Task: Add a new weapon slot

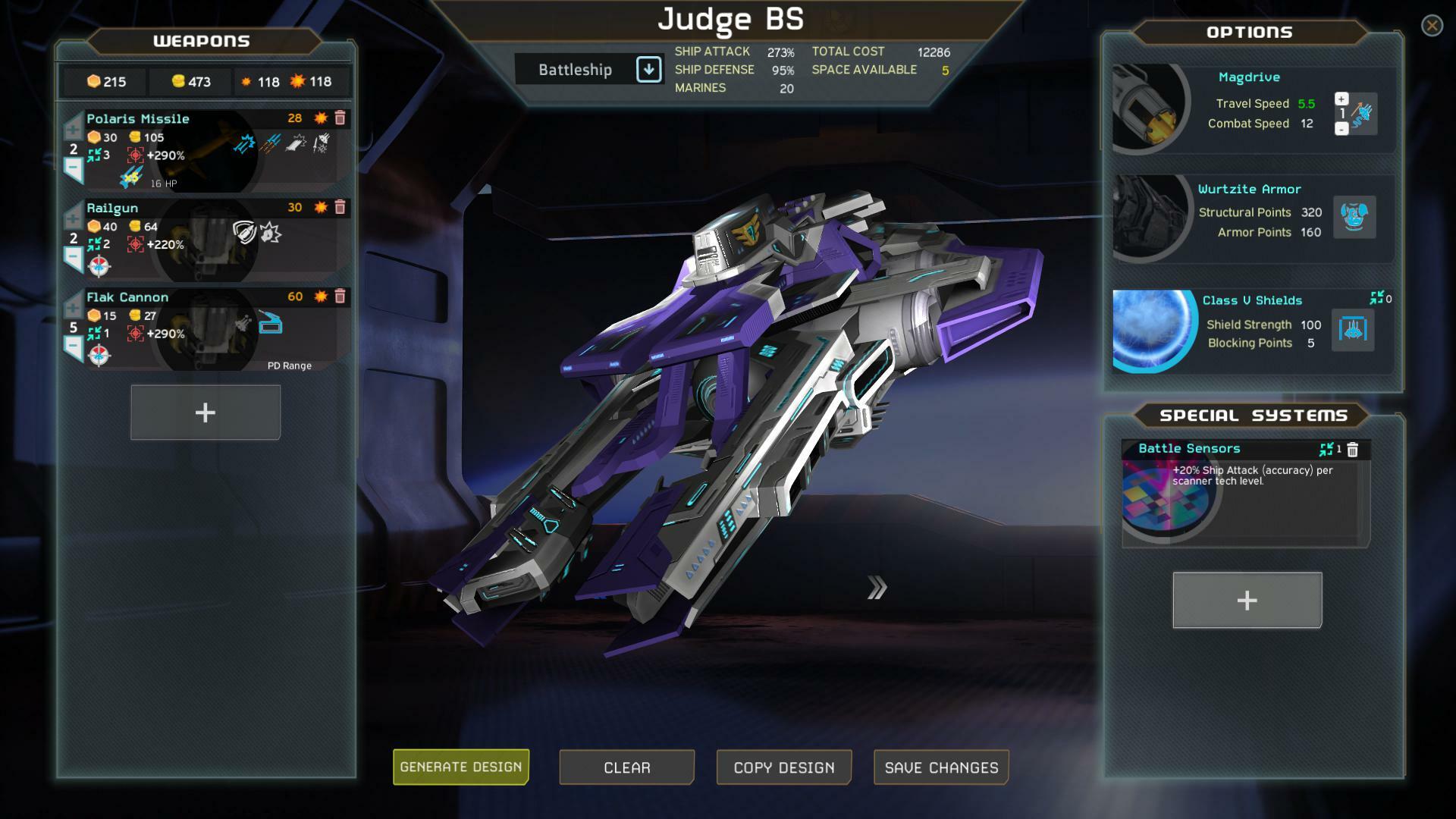Action: point(205,412)
